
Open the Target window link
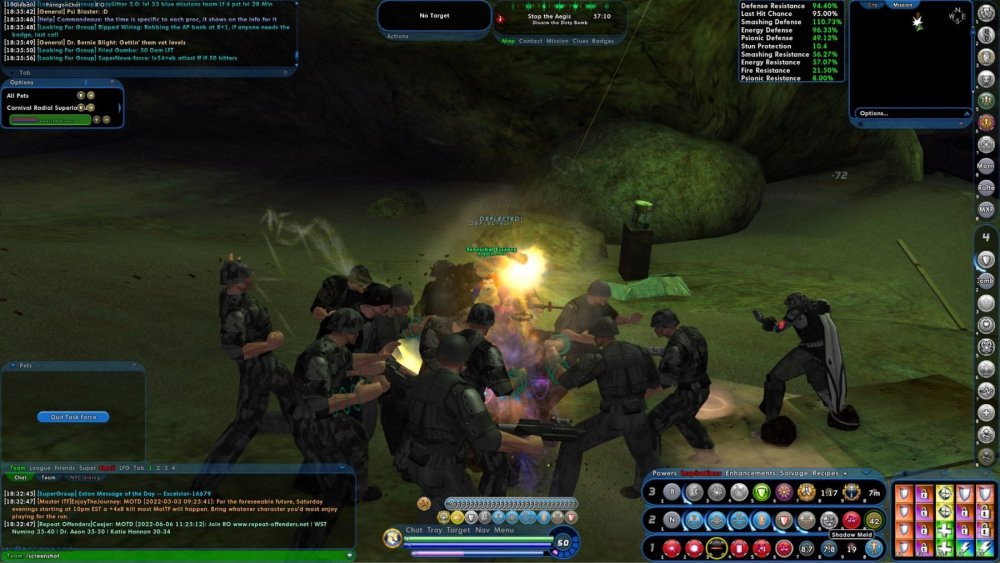(x=459, y=530)
